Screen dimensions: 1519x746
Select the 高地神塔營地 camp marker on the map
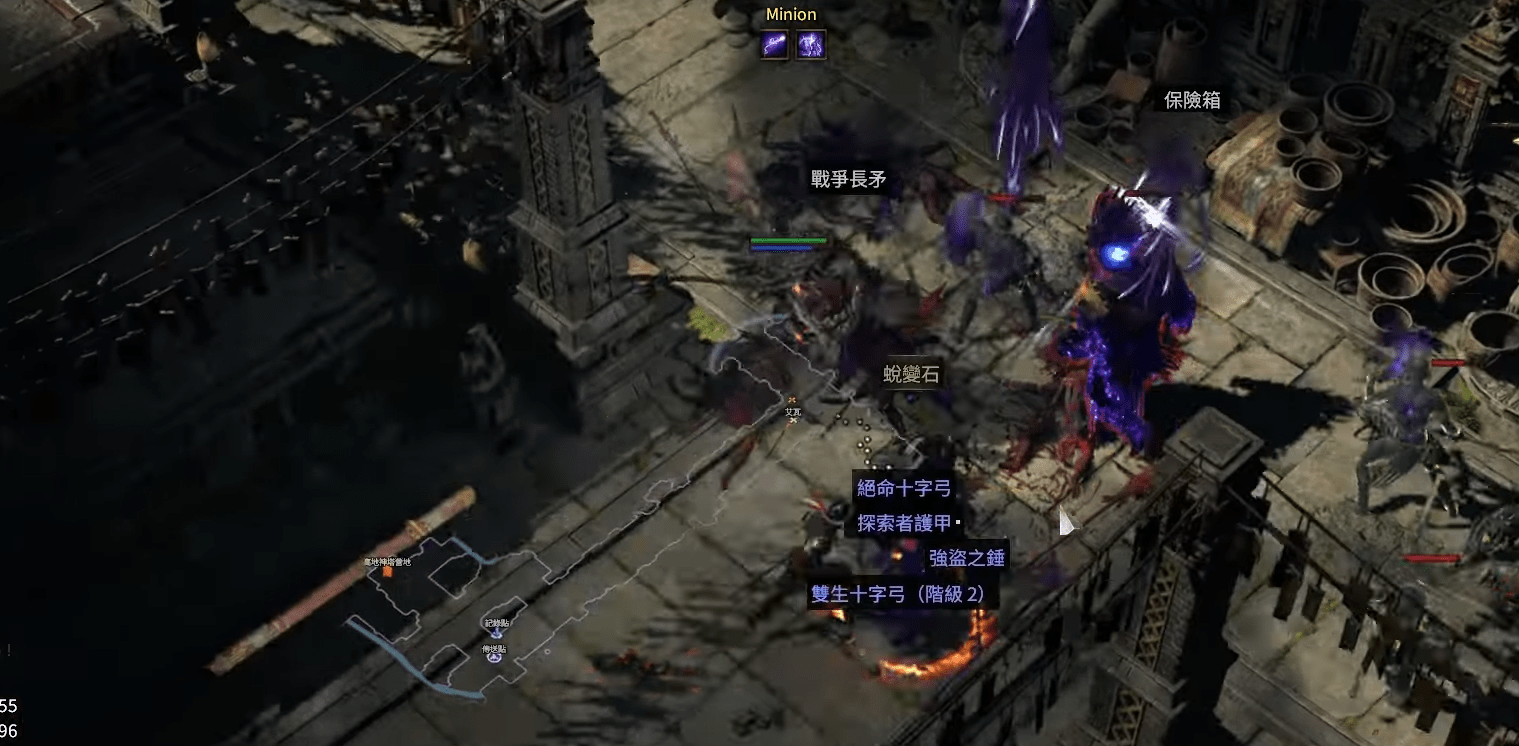[x=387, y=569]
